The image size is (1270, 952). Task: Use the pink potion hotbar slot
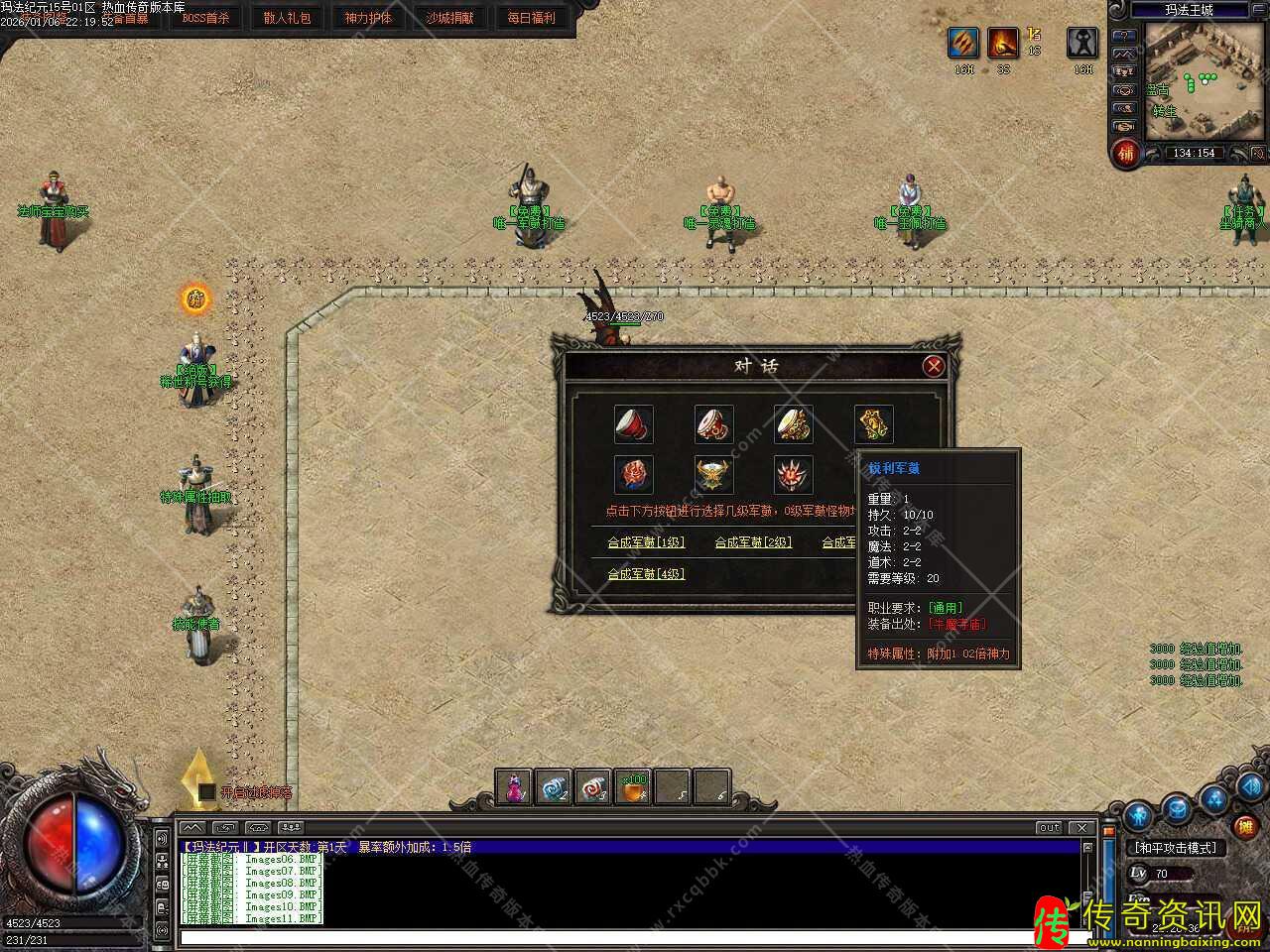[515, 788]
